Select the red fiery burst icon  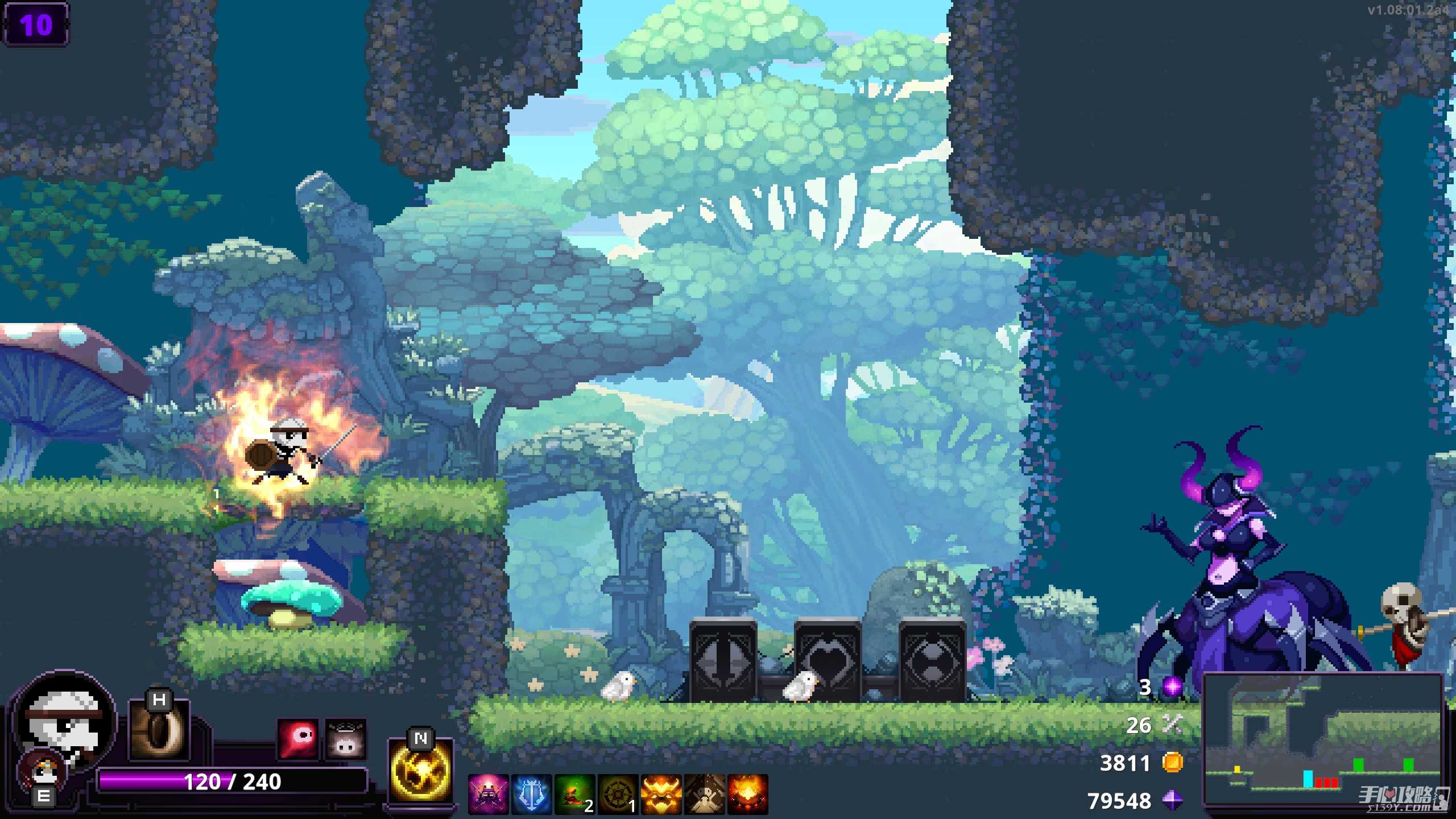click(x=747, y=794)
